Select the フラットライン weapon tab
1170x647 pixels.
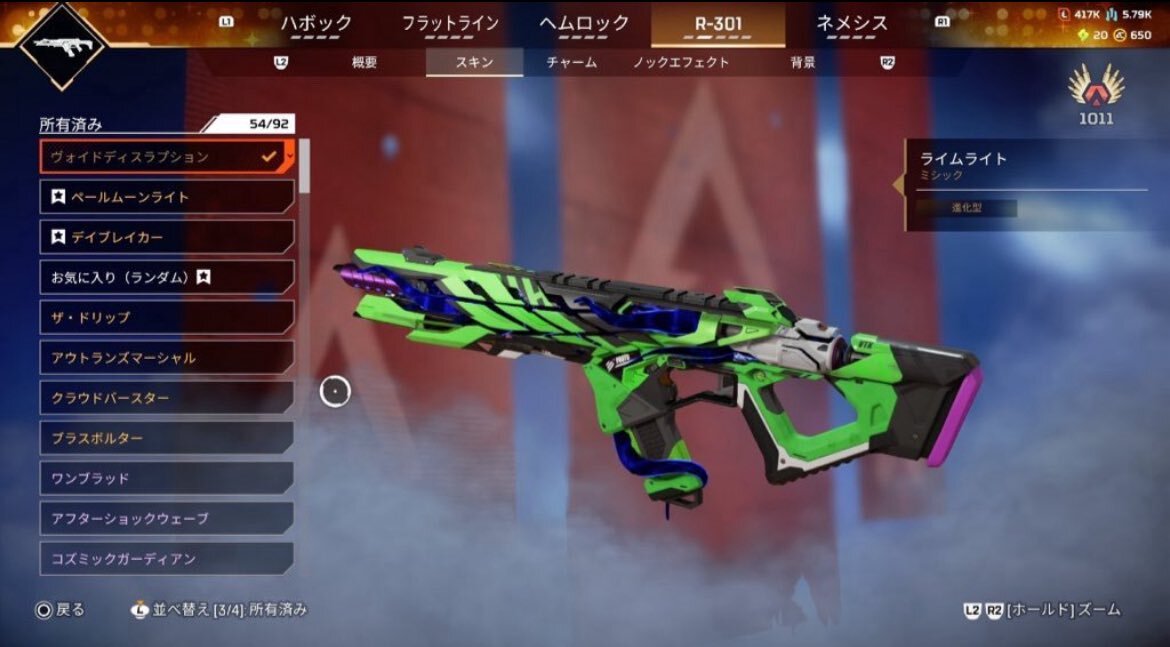coord(450,24)
